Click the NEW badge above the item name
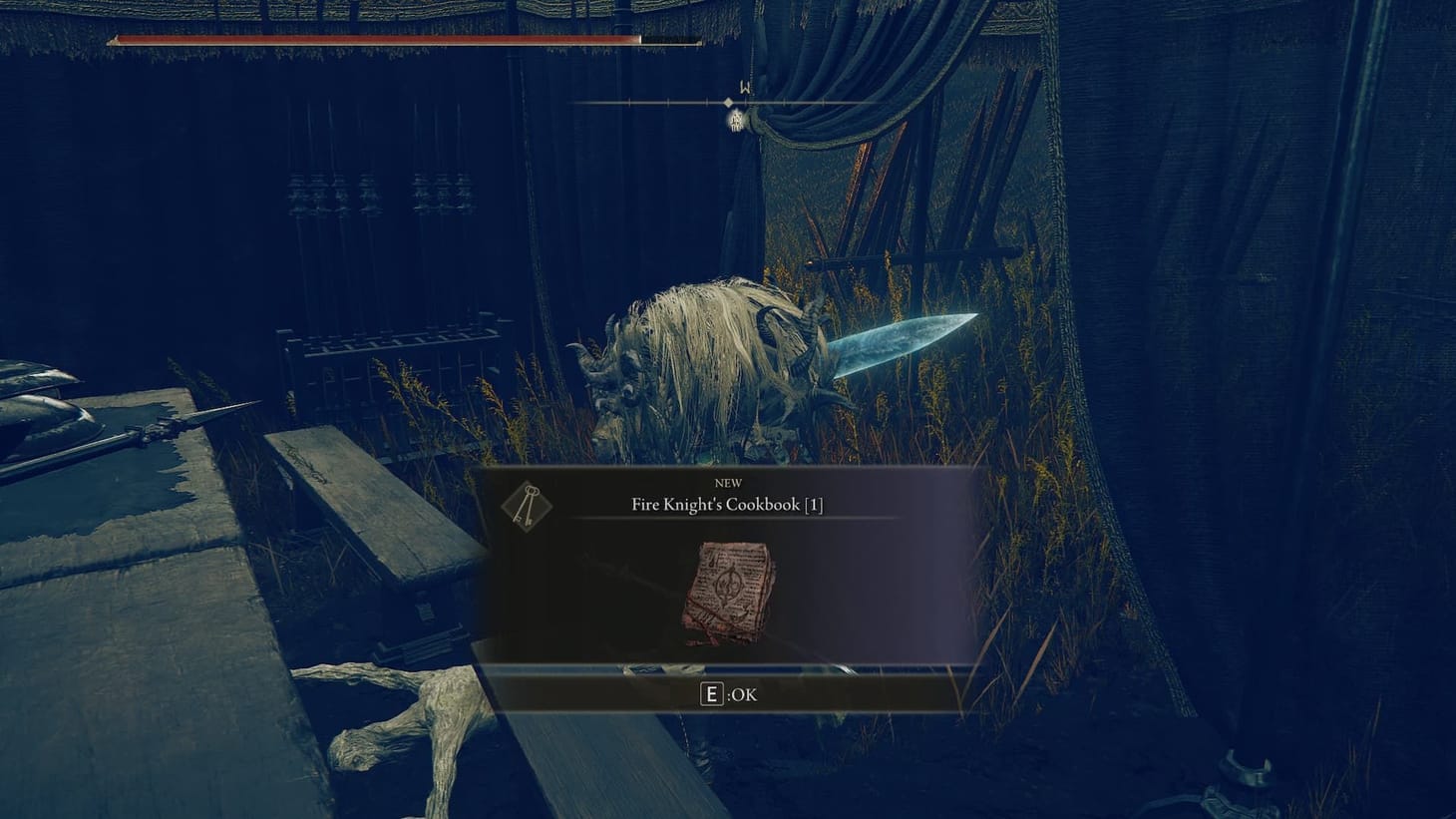The image size is (1456, 819). click(728, 483)
